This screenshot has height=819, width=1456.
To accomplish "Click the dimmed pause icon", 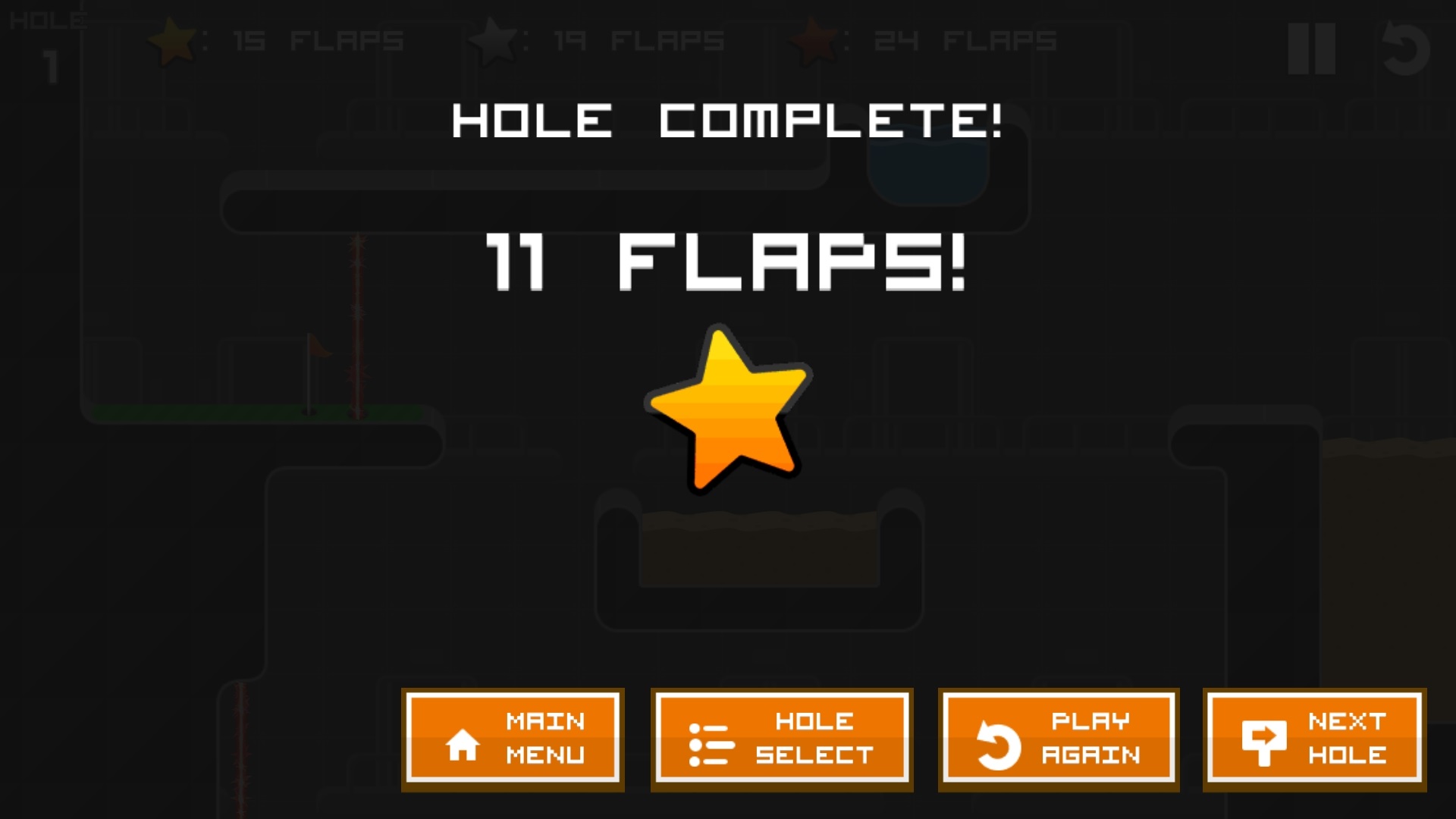I will (1312, 49).
